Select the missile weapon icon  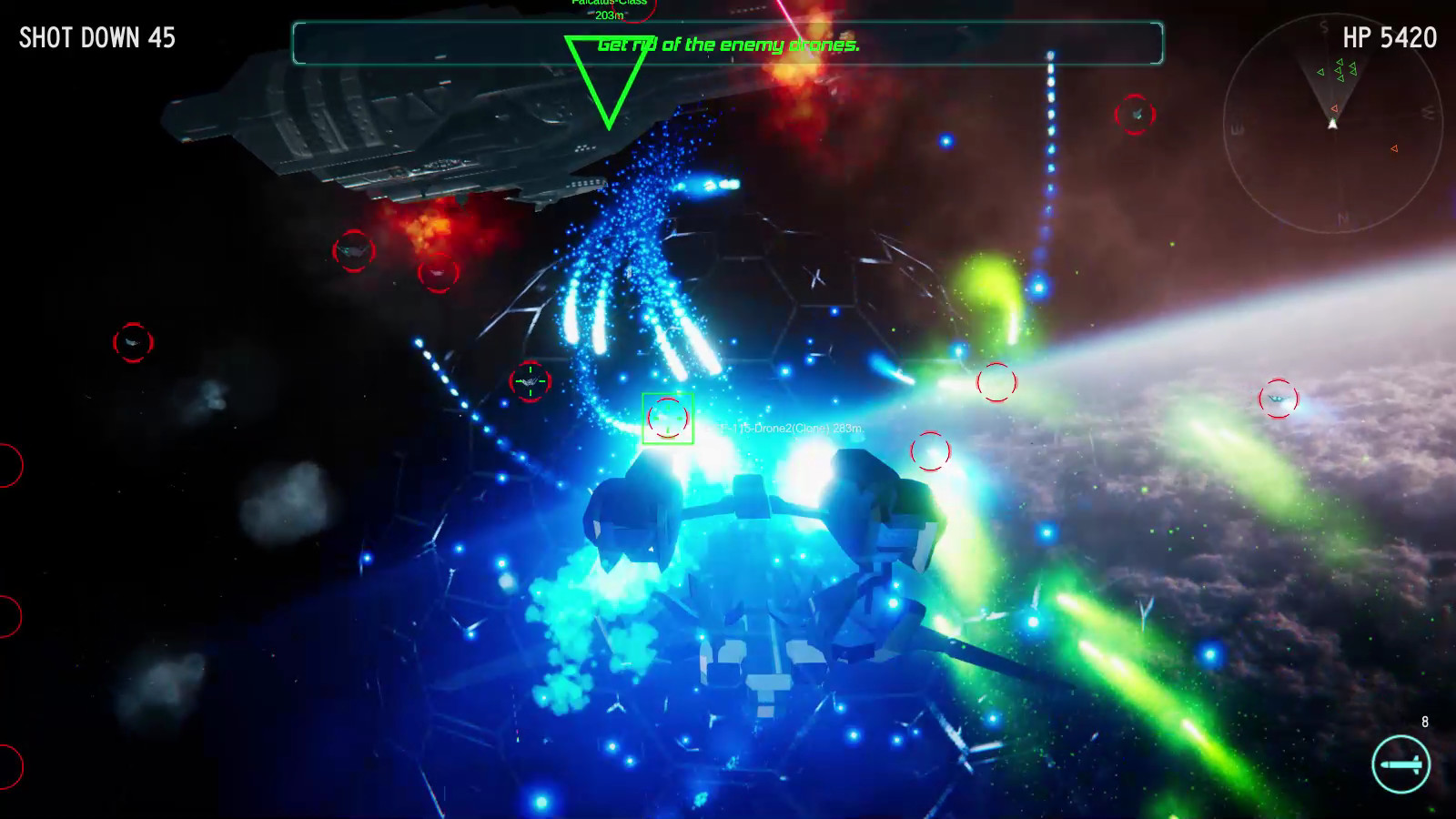point(1402,764)
